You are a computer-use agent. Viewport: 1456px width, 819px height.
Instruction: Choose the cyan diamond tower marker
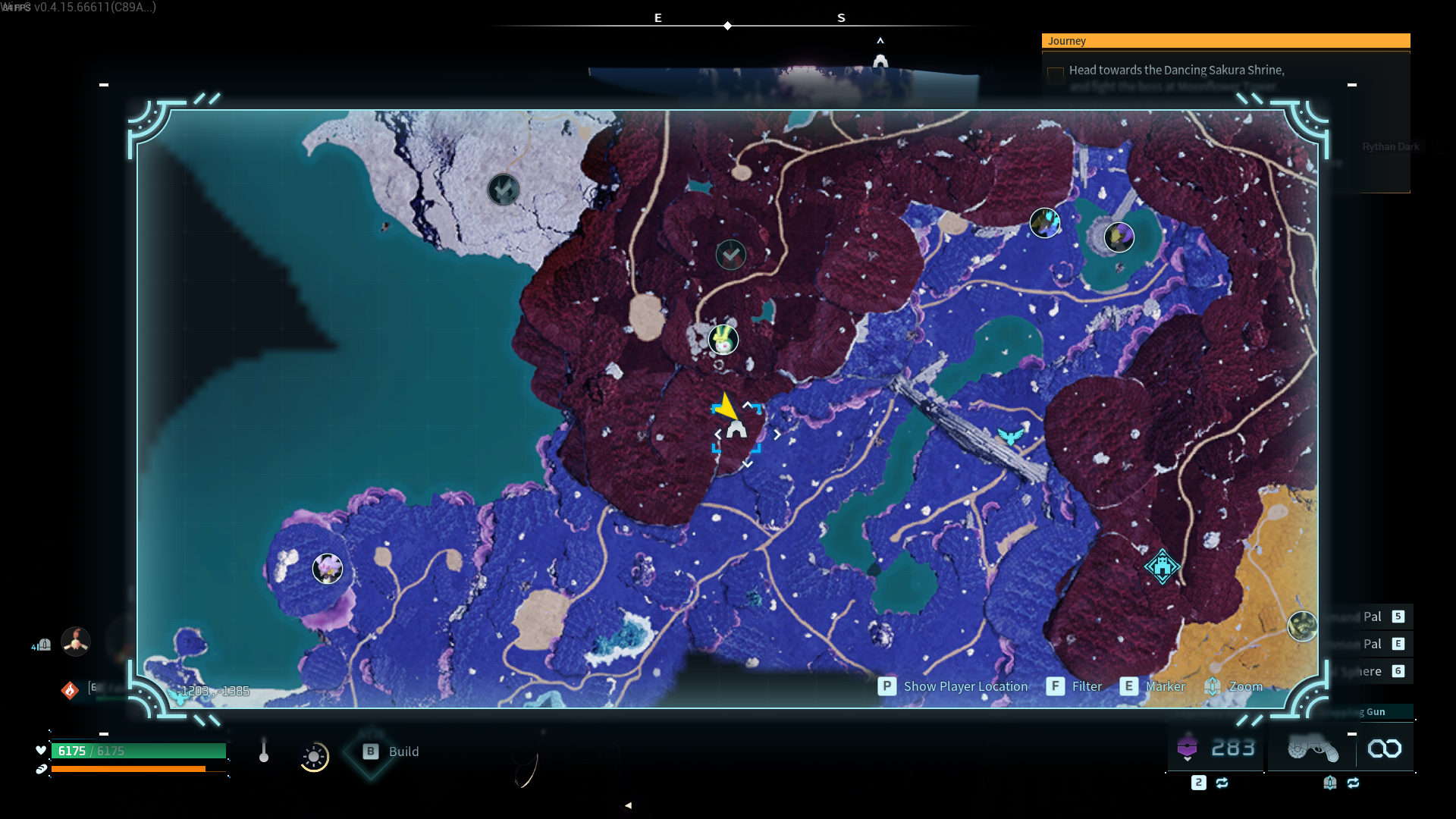tap(1162, 566)
